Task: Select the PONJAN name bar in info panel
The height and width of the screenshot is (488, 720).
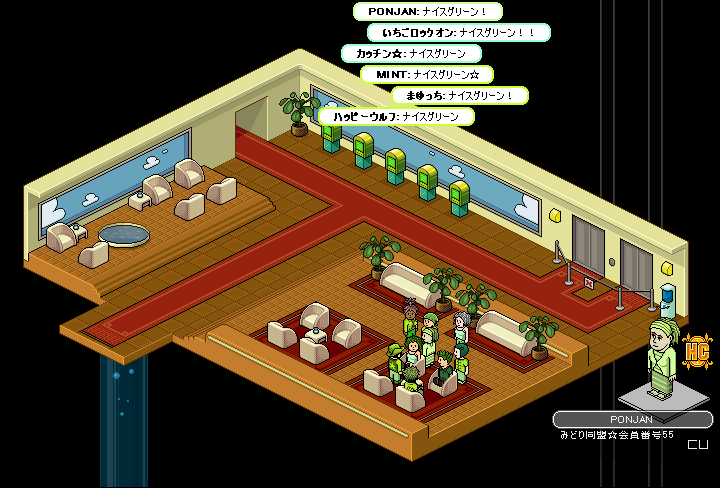Action: 632,419
